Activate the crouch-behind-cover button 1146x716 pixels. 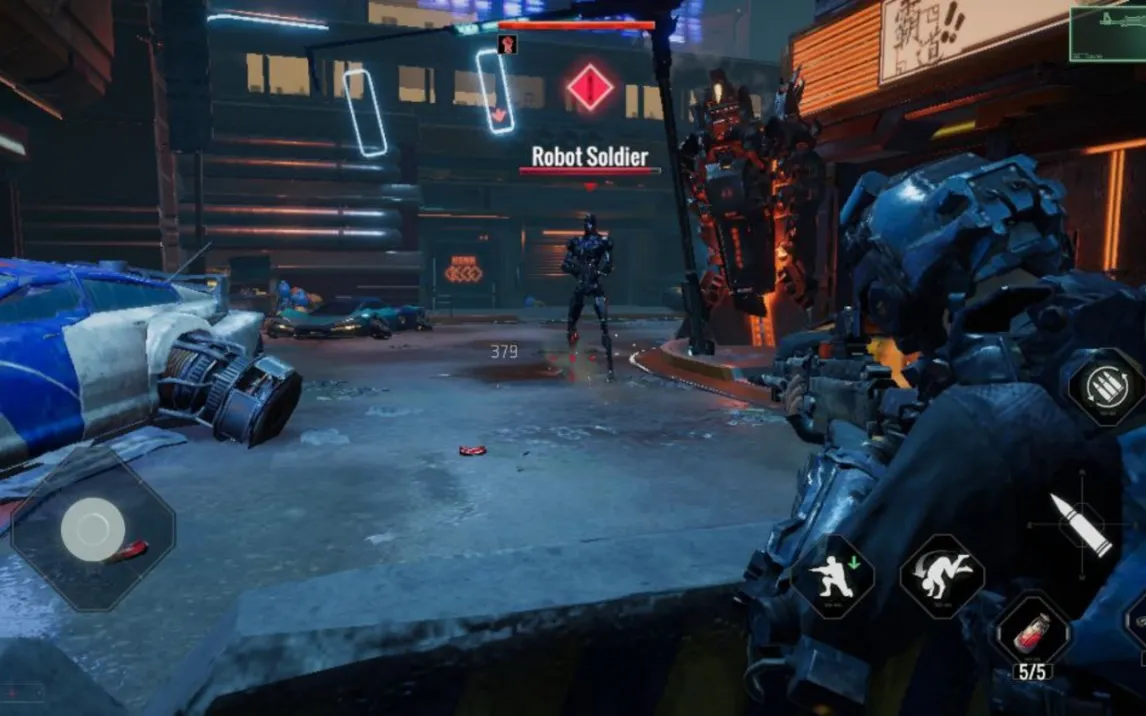(833, 577)
